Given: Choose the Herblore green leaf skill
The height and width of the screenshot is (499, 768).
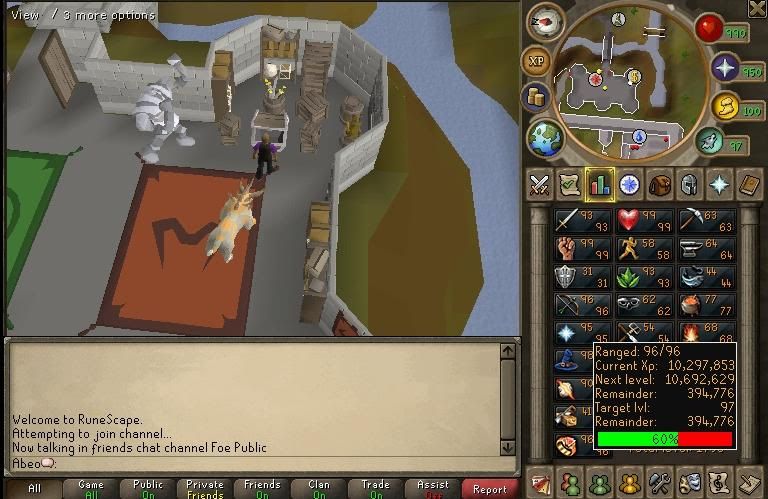Looking at the screenshot, I should tap(630, 277).
